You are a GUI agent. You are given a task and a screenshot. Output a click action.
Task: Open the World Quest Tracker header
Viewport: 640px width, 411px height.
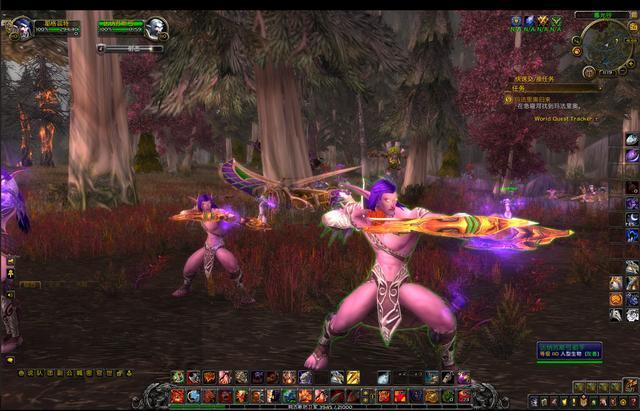[564, 118]
